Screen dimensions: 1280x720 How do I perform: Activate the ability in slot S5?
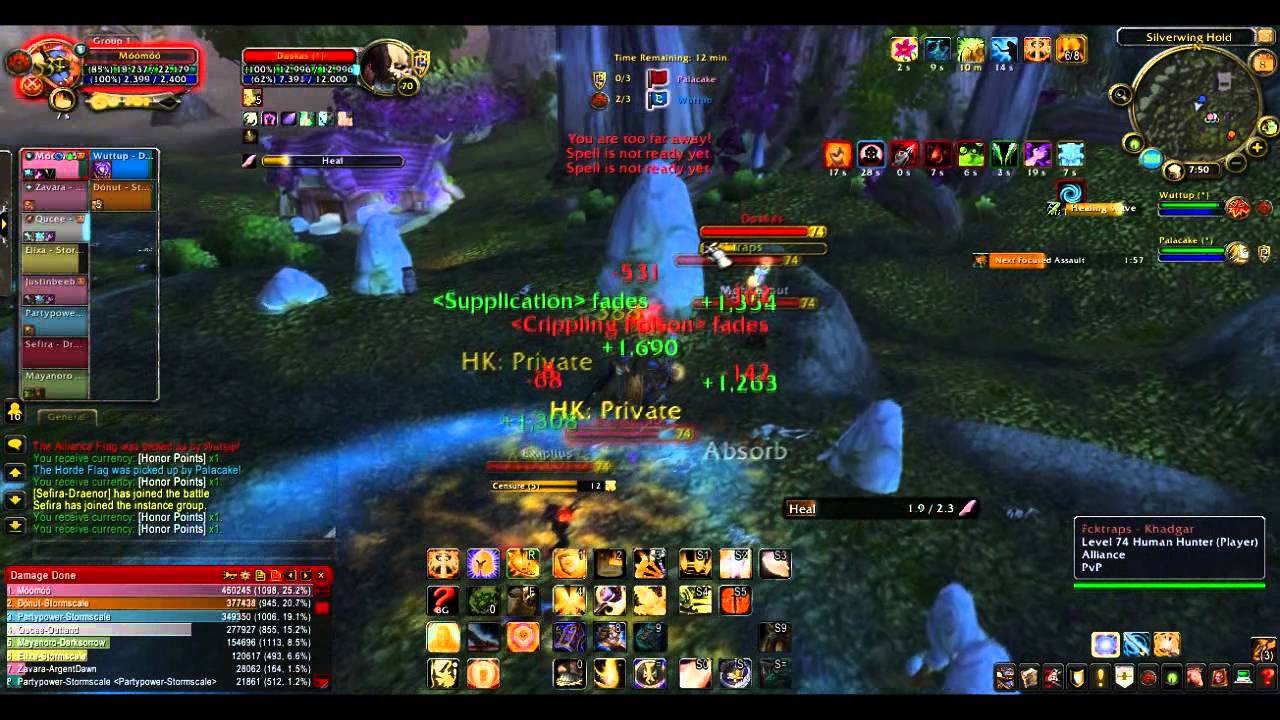[x=735, y=600]
